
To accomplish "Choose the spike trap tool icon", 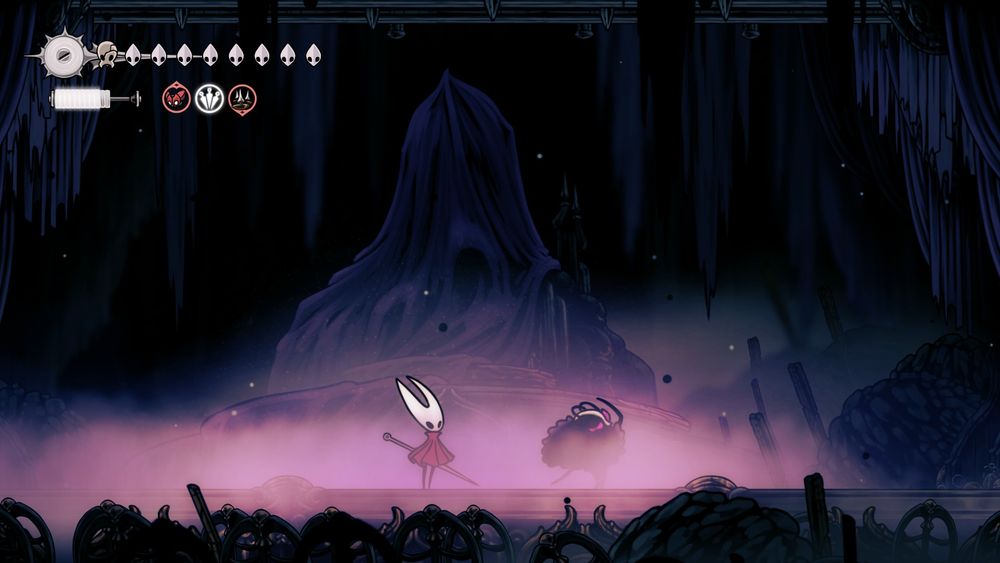I will (x=242, y=98).
